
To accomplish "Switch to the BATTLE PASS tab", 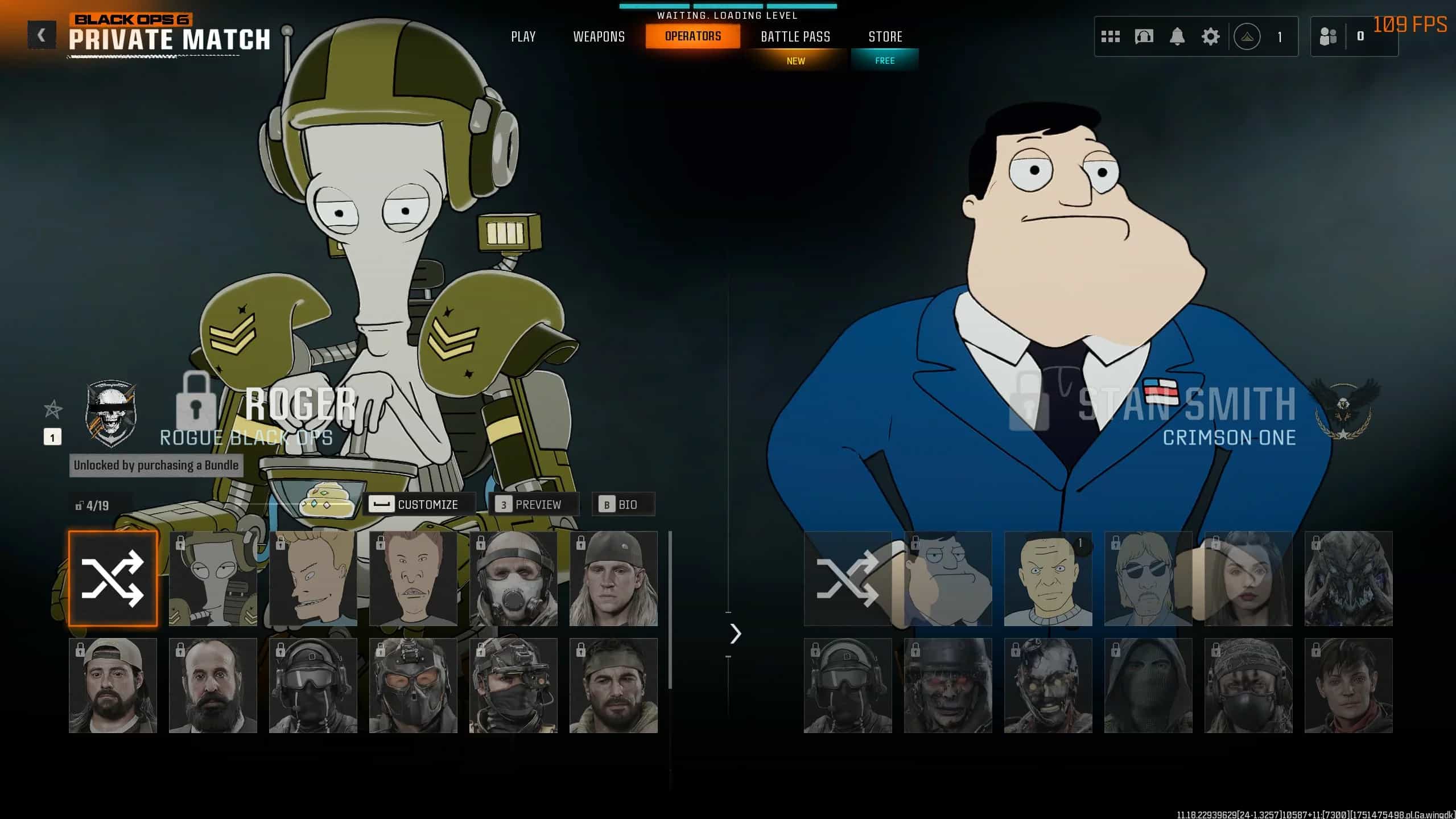I will [x=795, y=36].
